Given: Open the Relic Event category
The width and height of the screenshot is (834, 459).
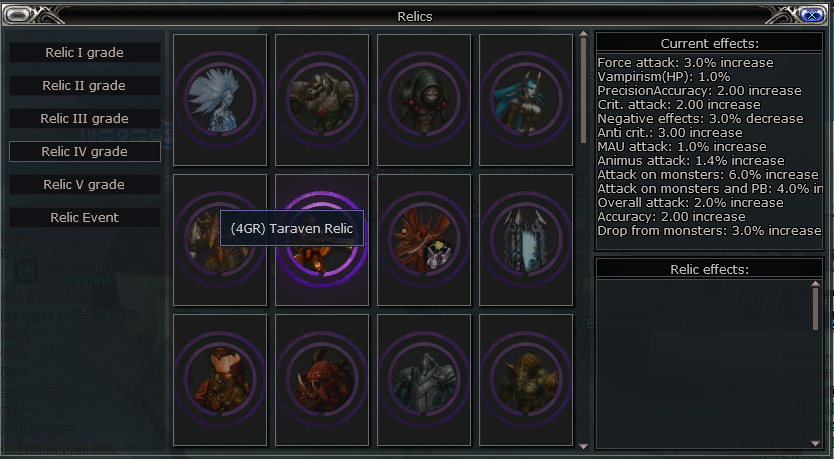Looking at the screenshot, I should click(84, 217).
